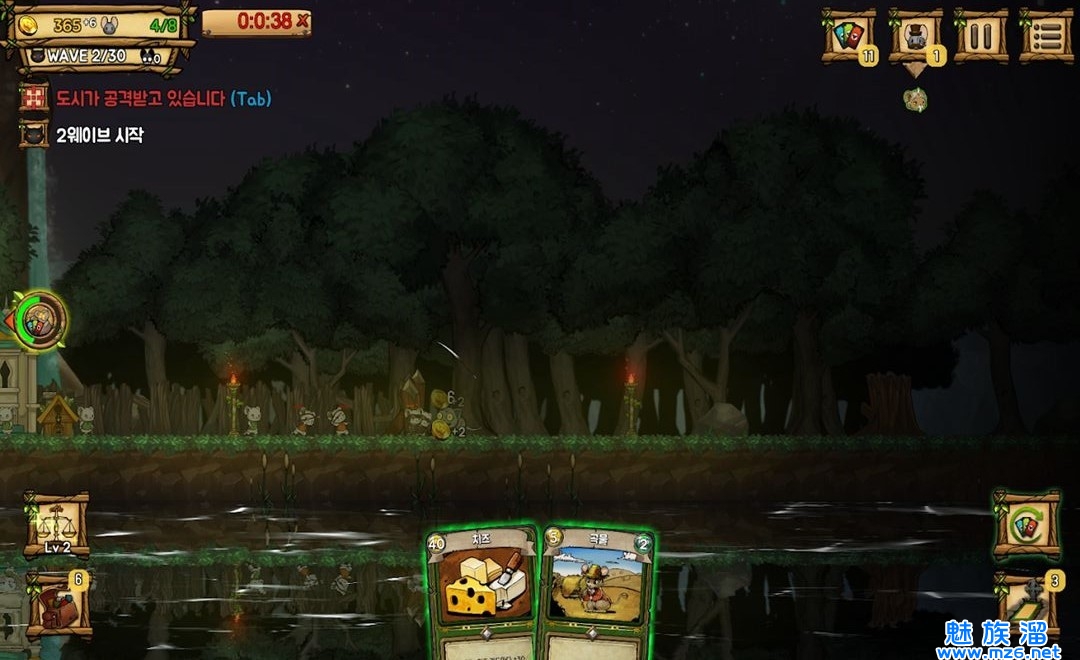Screen dimensions: 1080x660
Task: Play the cheese card from hand
Action: [x=482, y=592]
